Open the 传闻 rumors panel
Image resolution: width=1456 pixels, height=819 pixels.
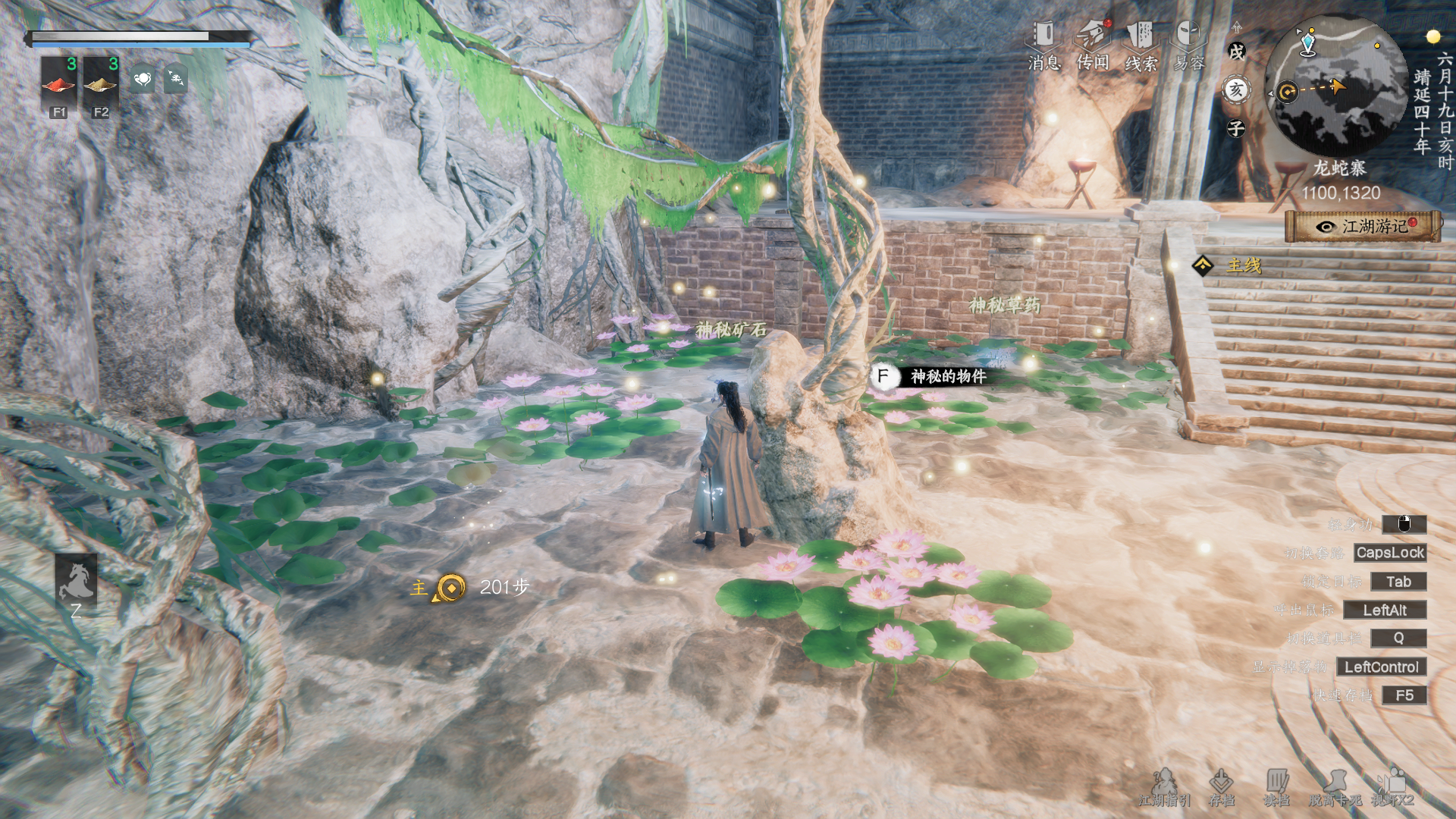pos(1092,45)
